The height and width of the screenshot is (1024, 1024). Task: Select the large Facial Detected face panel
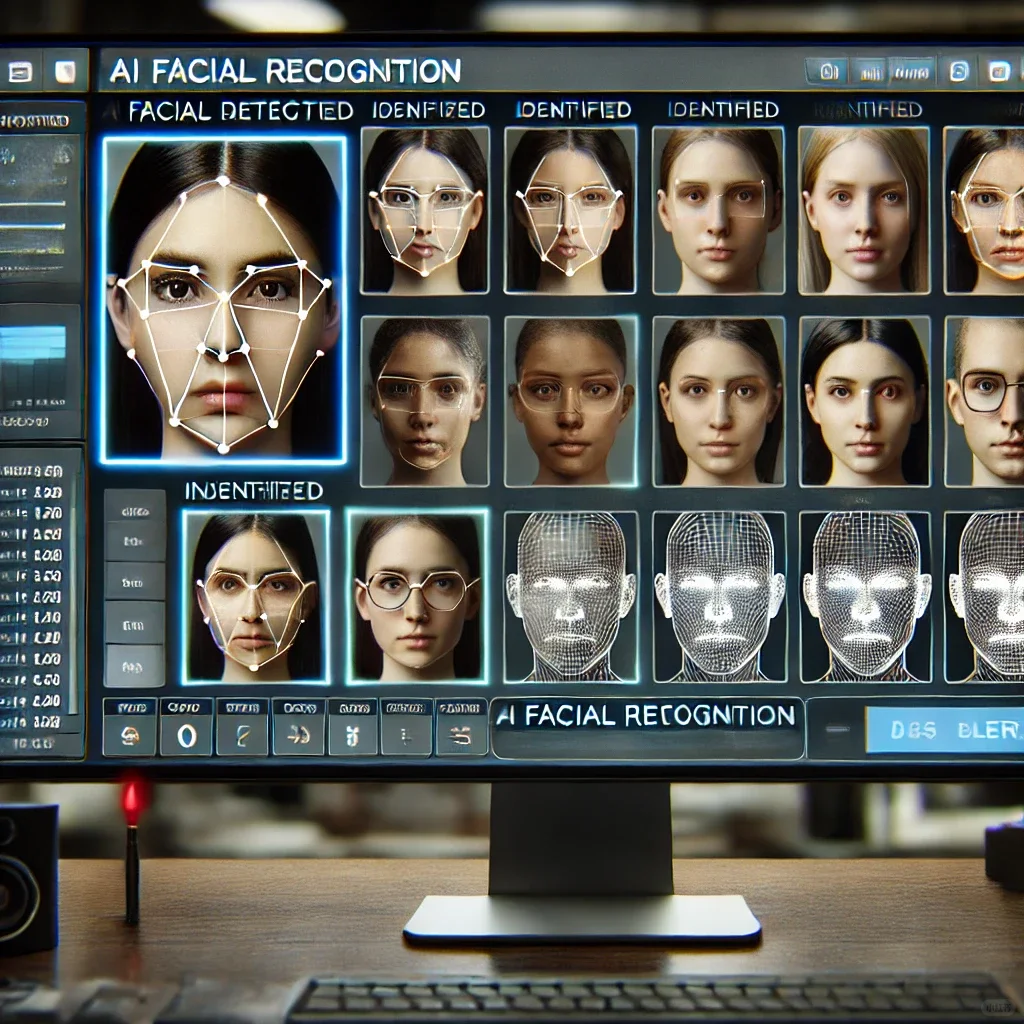tap(224, 299)
